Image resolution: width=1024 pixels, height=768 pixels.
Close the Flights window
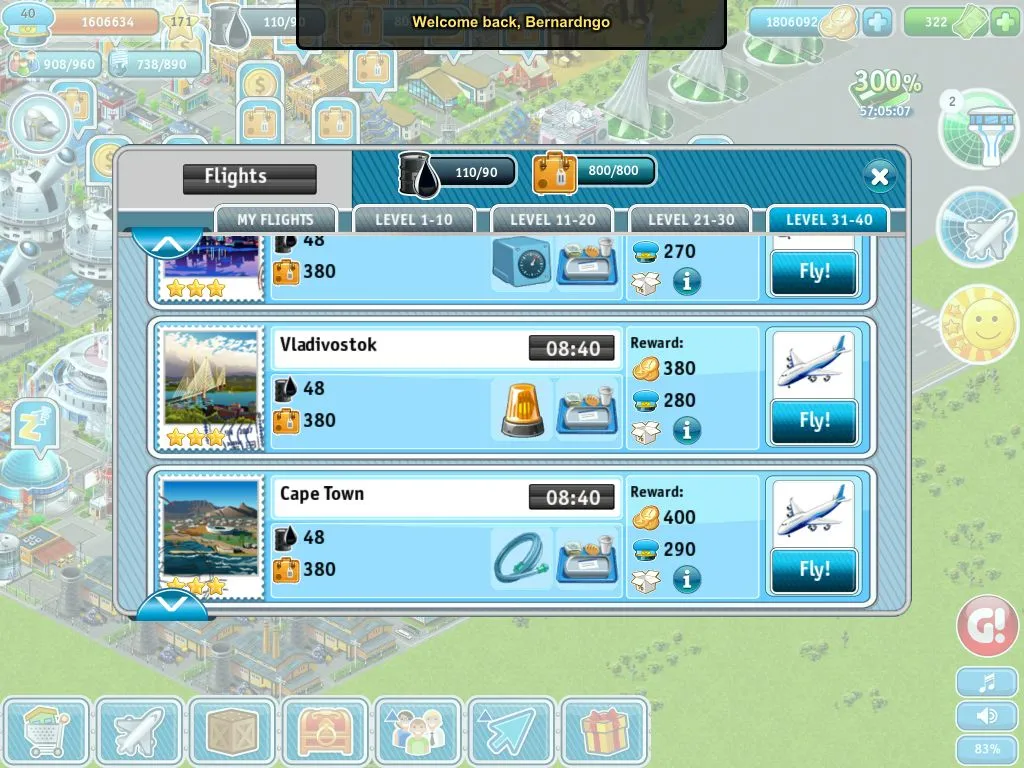[x=879, y=177]
